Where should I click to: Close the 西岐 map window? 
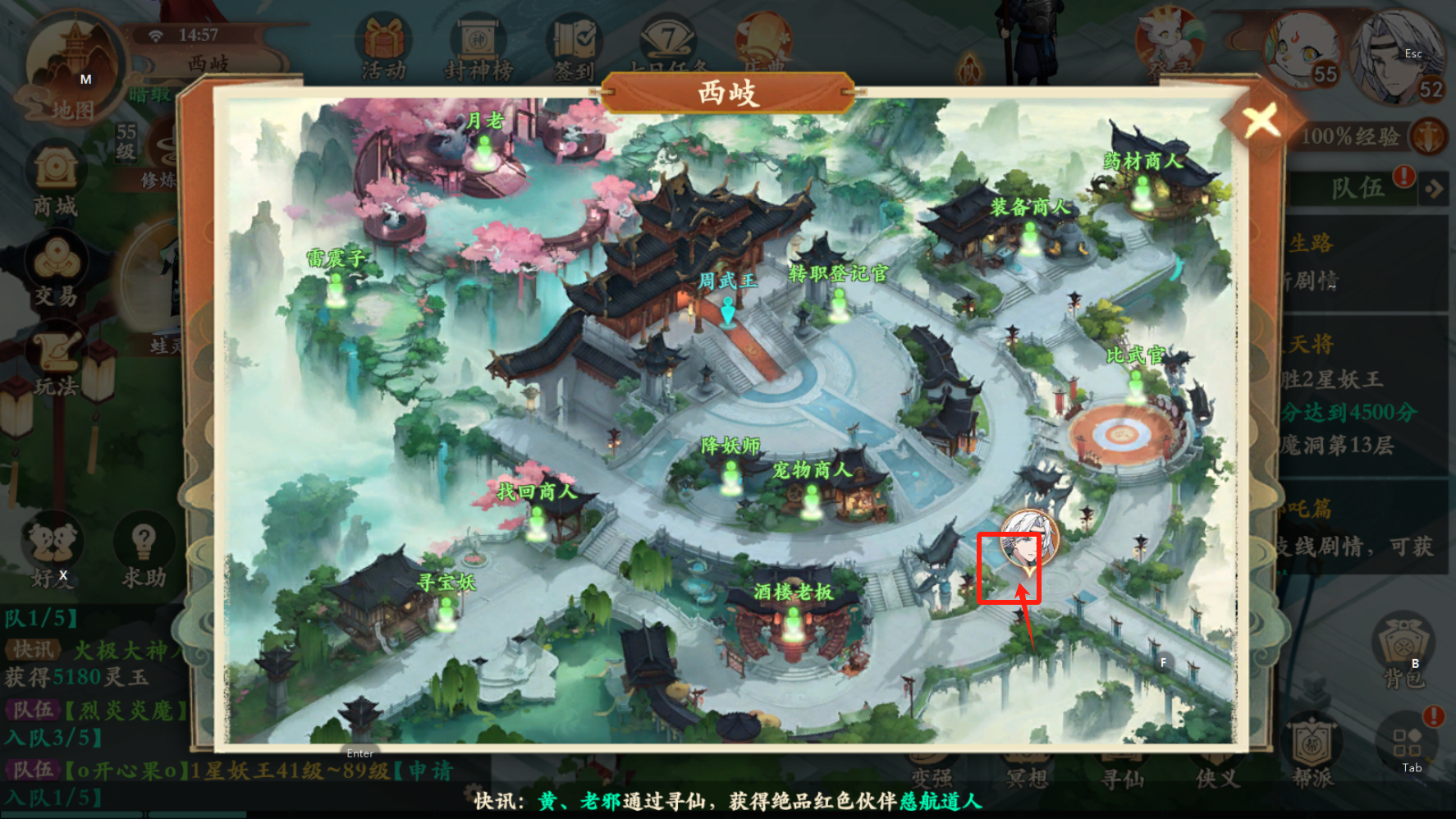[1261, 121]
